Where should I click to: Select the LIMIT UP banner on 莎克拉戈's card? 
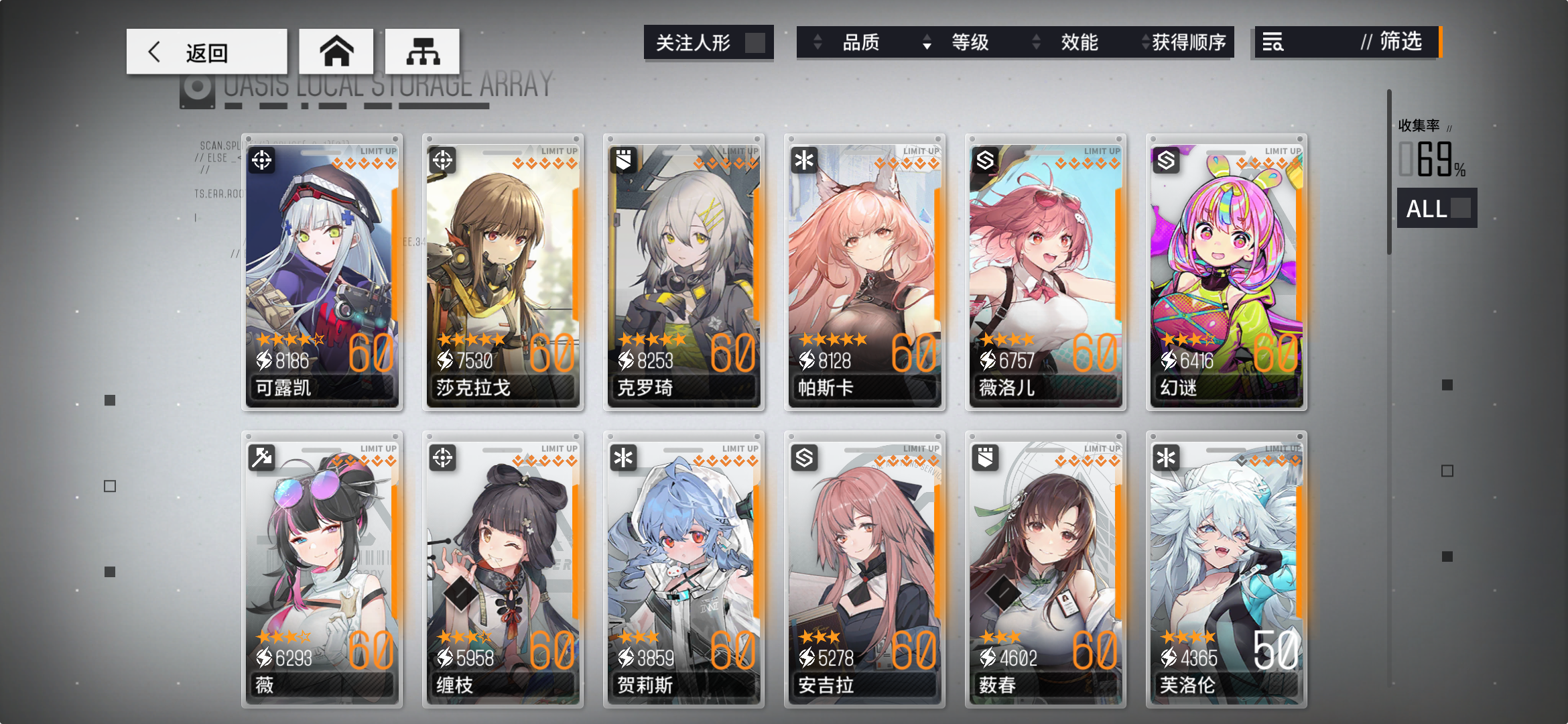(559, 151)
